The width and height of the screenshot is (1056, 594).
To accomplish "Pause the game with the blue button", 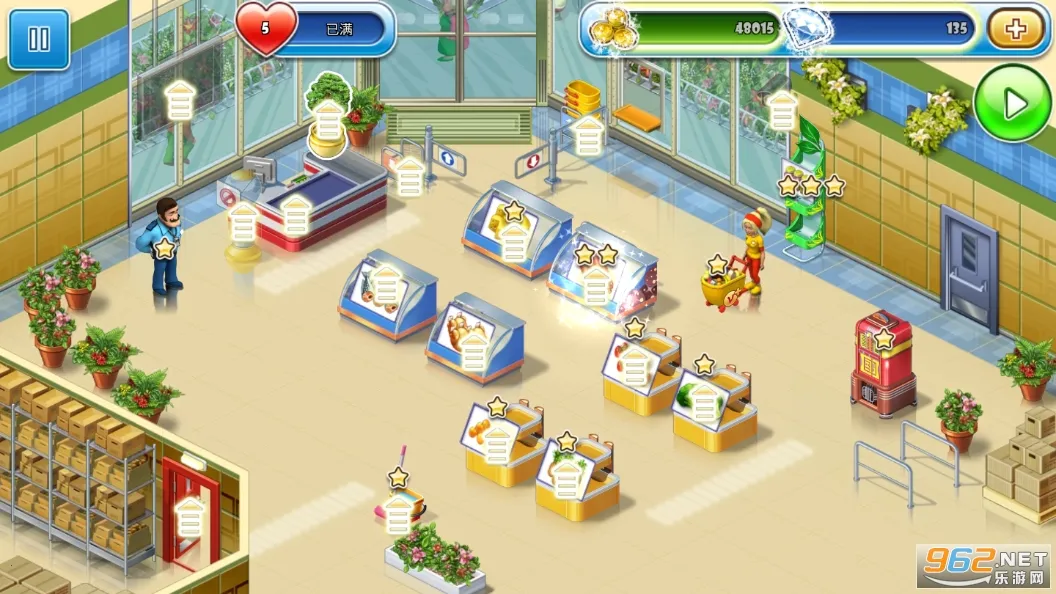I will tap(39, 40).
